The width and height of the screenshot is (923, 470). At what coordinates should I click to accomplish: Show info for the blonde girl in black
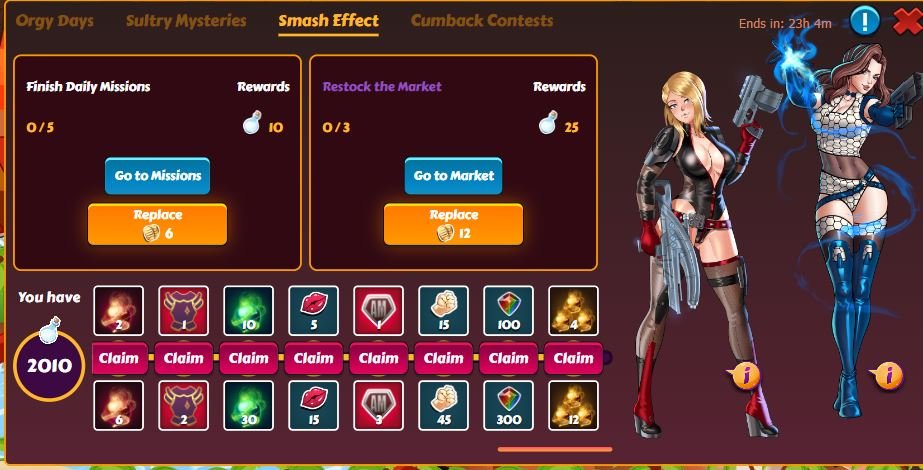click(745, 376)
